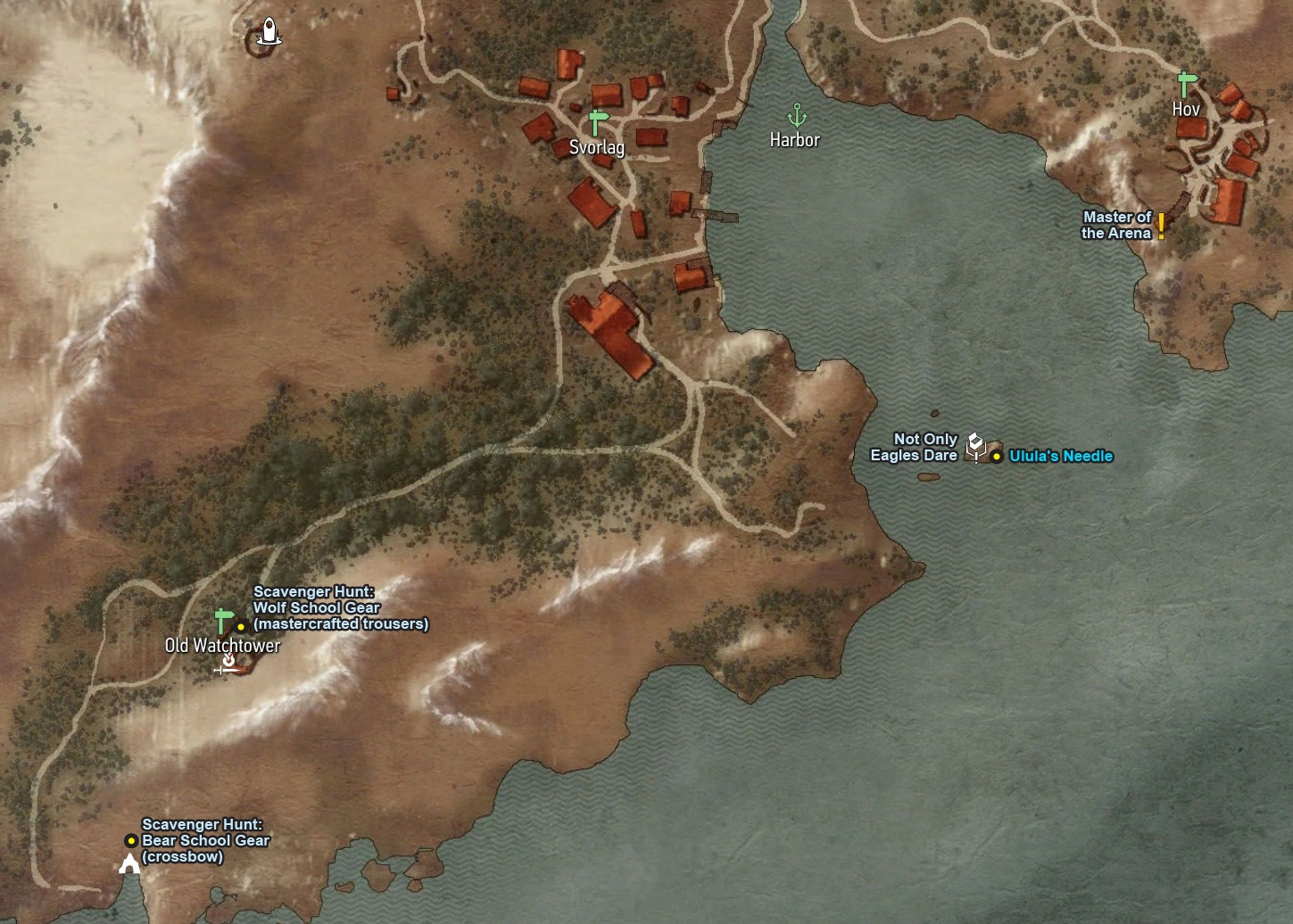Click the Harbor text label
1293x924 pixels.
tap(795, 139)
